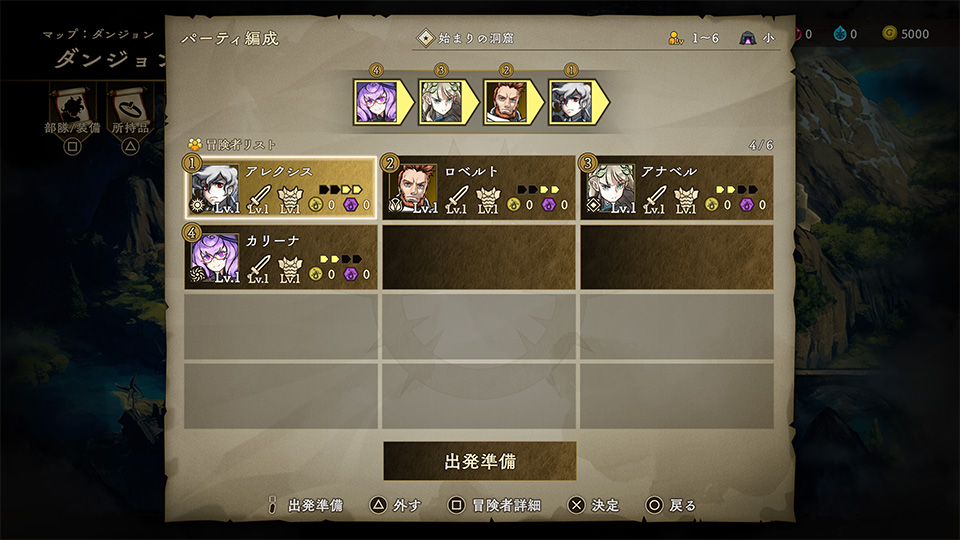Open the 部隊/装備 menu icon
960x540 pixels.
coord(72,107)
